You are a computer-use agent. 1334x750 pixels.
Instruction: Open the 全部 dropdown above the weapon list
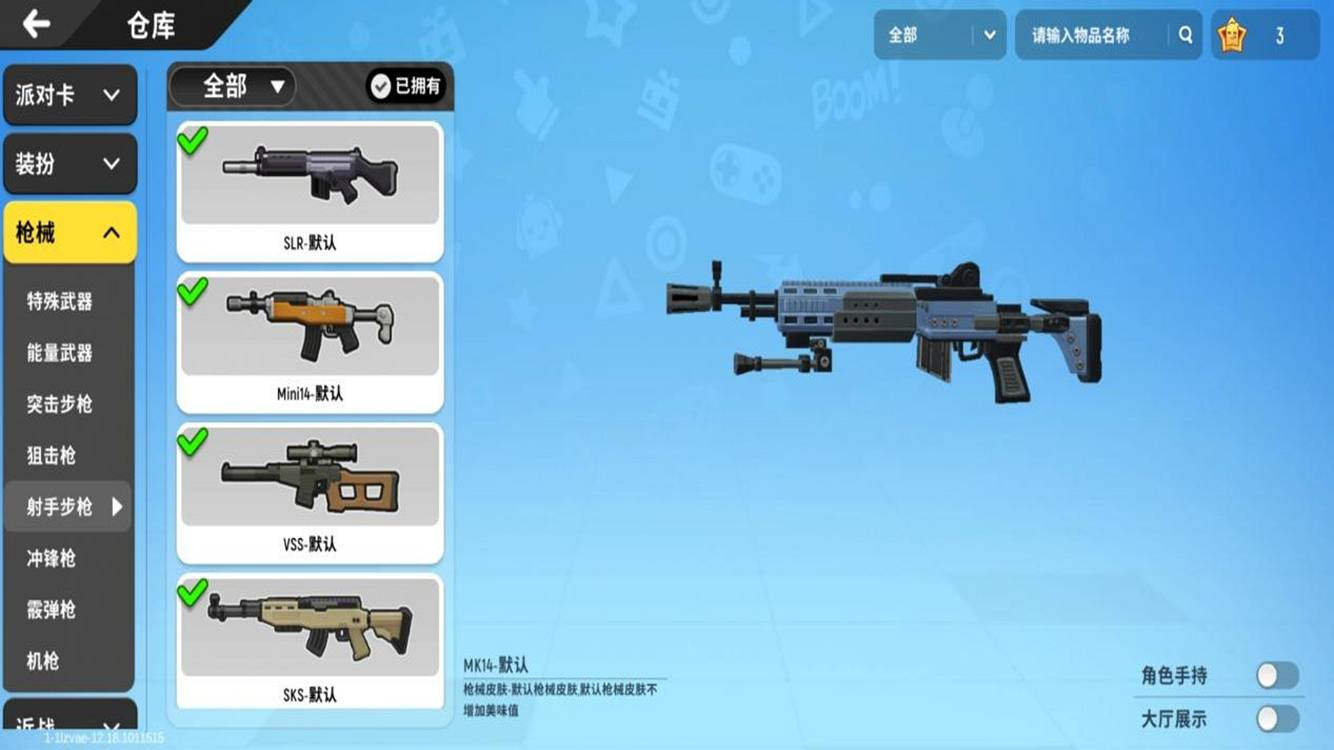[232, 87]
